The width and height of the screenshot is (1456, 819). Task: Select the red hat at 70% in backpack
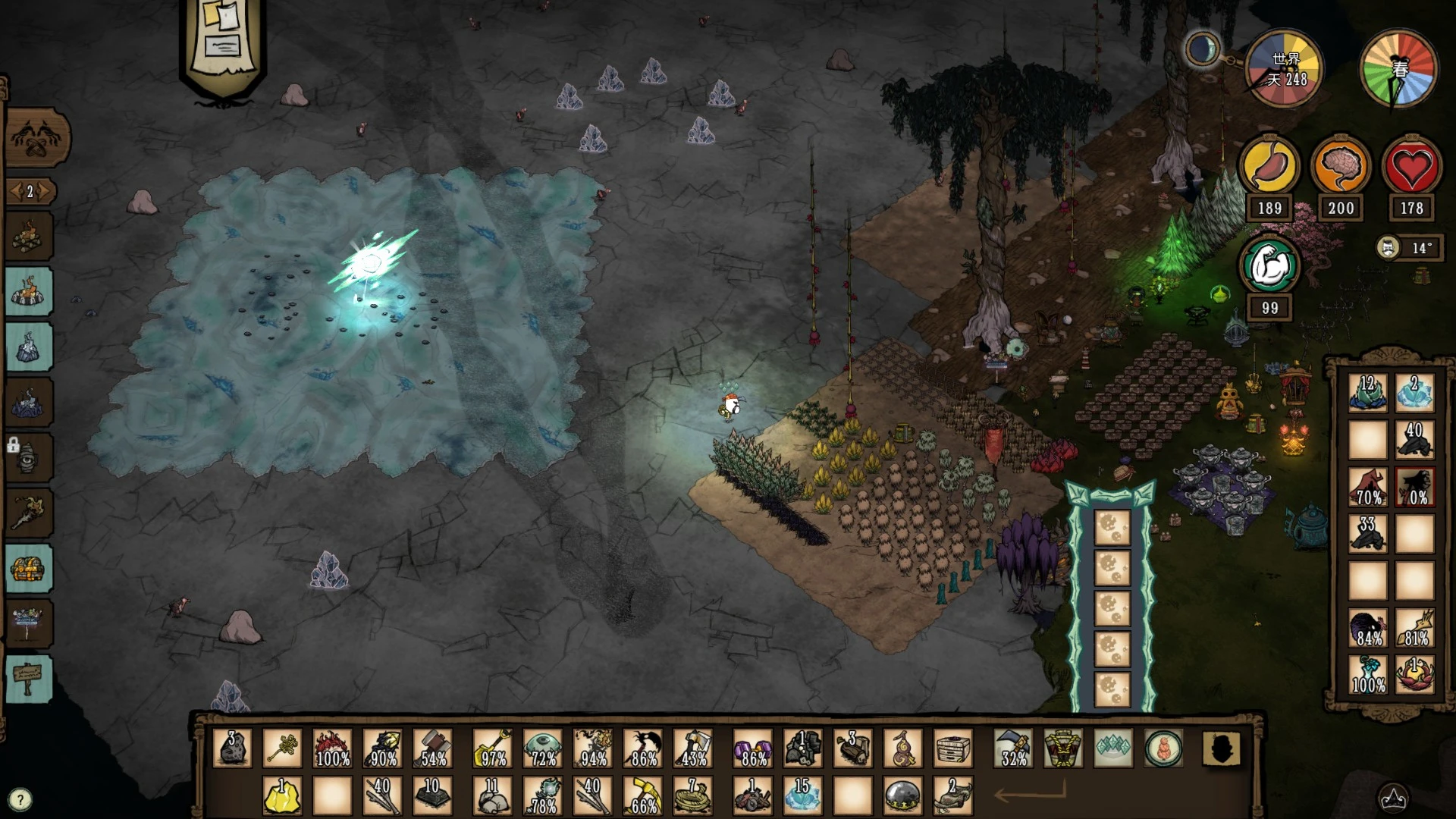point(1367,486)
